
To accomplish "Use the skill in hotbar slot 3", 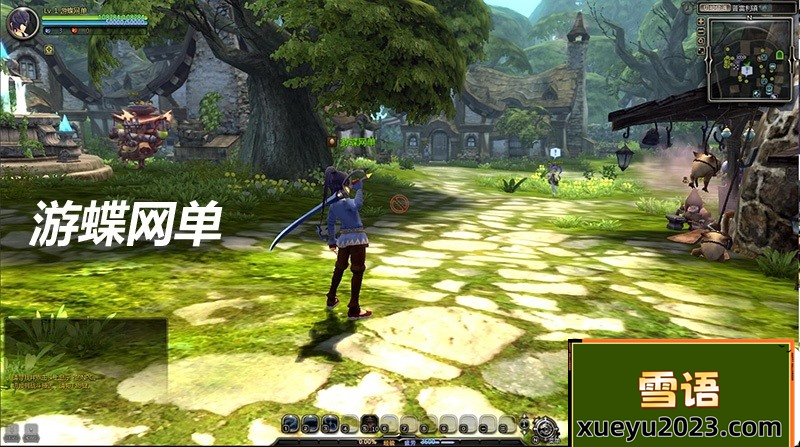I will click(x=330, y=423).
